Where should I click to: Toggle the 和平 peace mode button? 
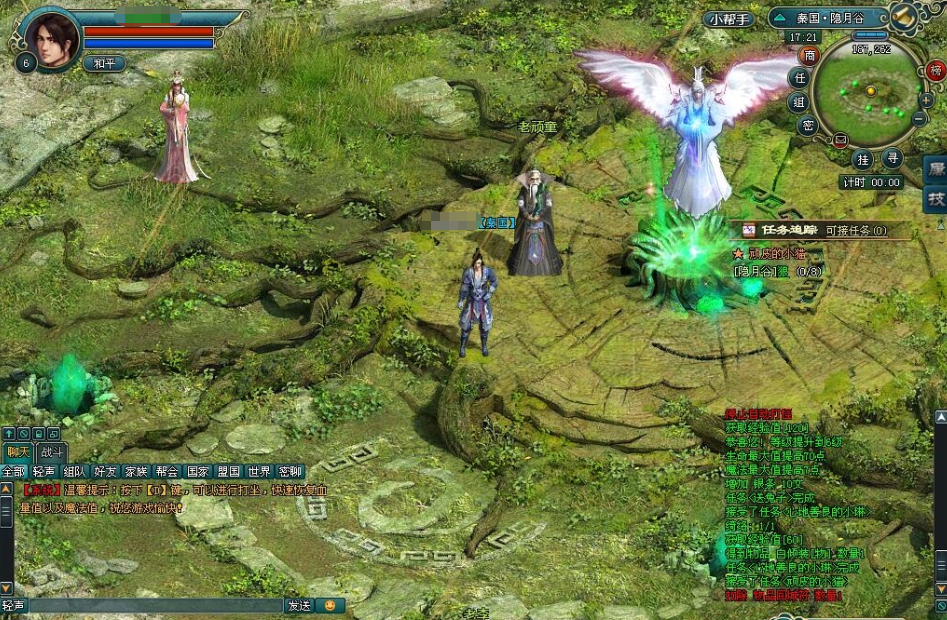click(103, 63)
